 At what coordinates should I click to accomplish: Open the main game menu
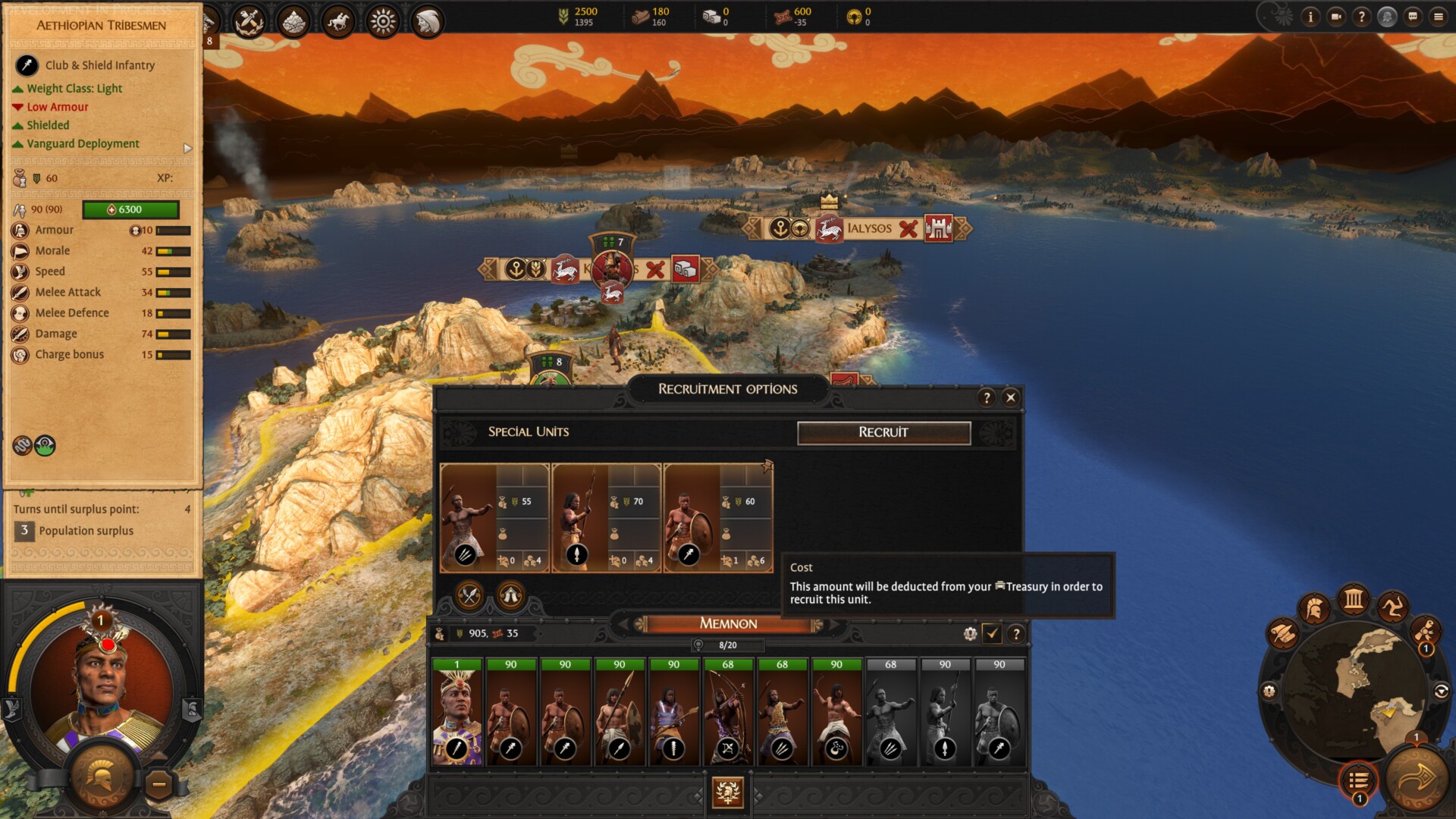(1439, 16)
